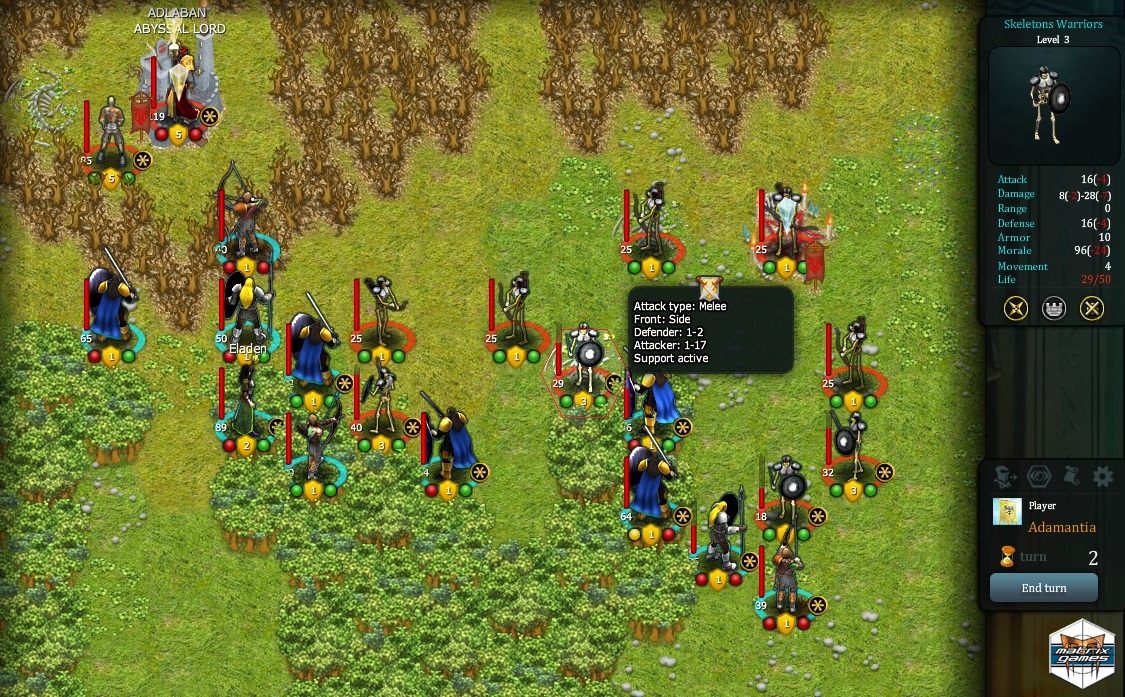Open the gear settings menu
The image size is (1125, 697).
pos(1102,476)
